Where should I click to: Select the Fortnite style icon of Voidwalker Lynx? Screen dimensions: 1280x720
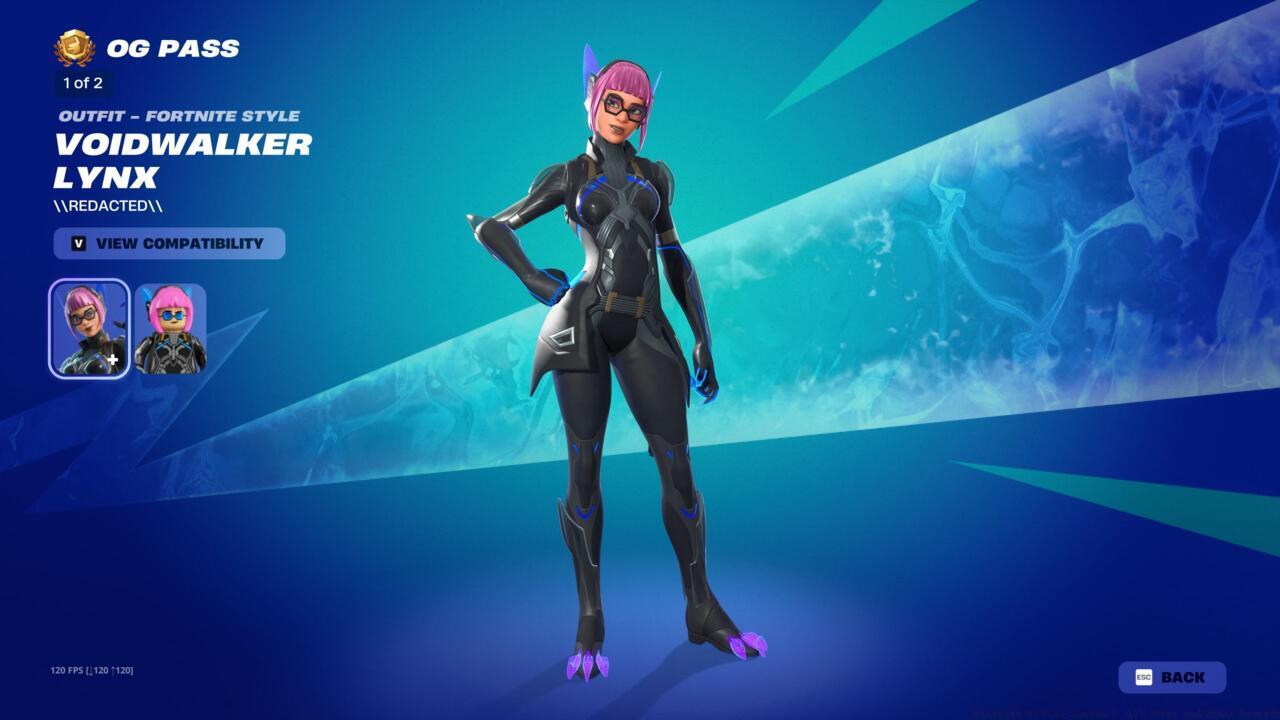88,328
